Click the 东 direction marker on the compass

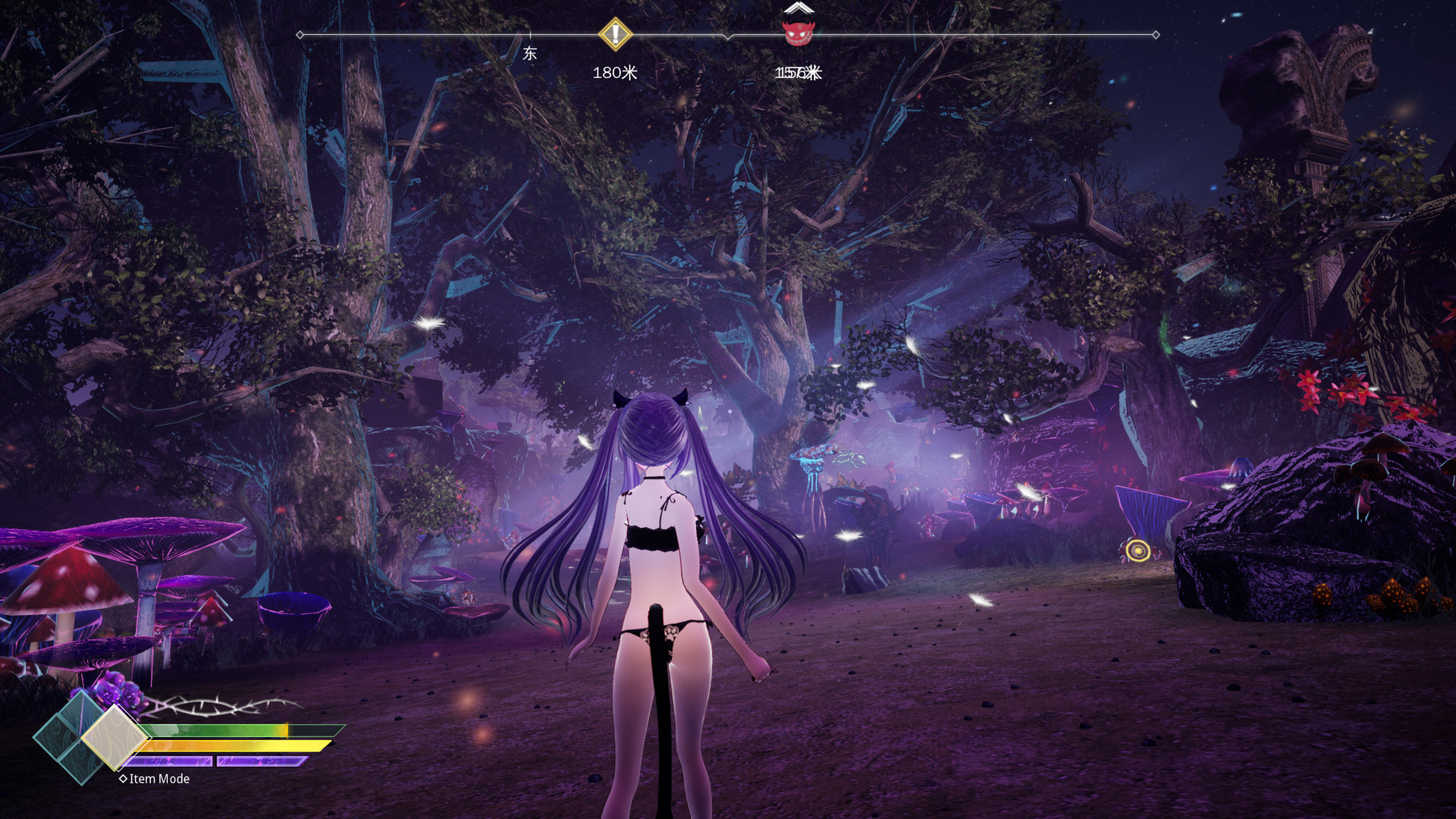529,52
